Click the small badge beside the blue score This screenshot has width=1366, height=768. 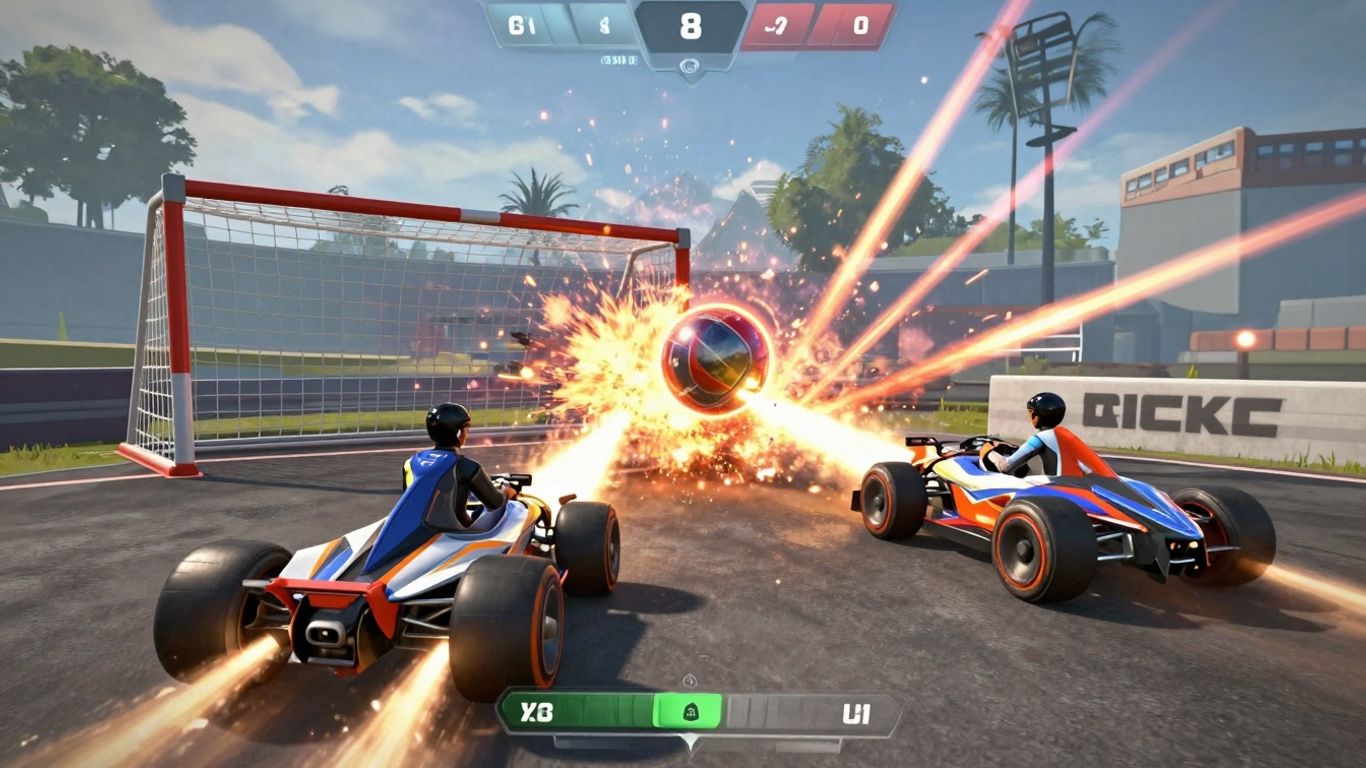pyautogui.click(x=605, y=26)
